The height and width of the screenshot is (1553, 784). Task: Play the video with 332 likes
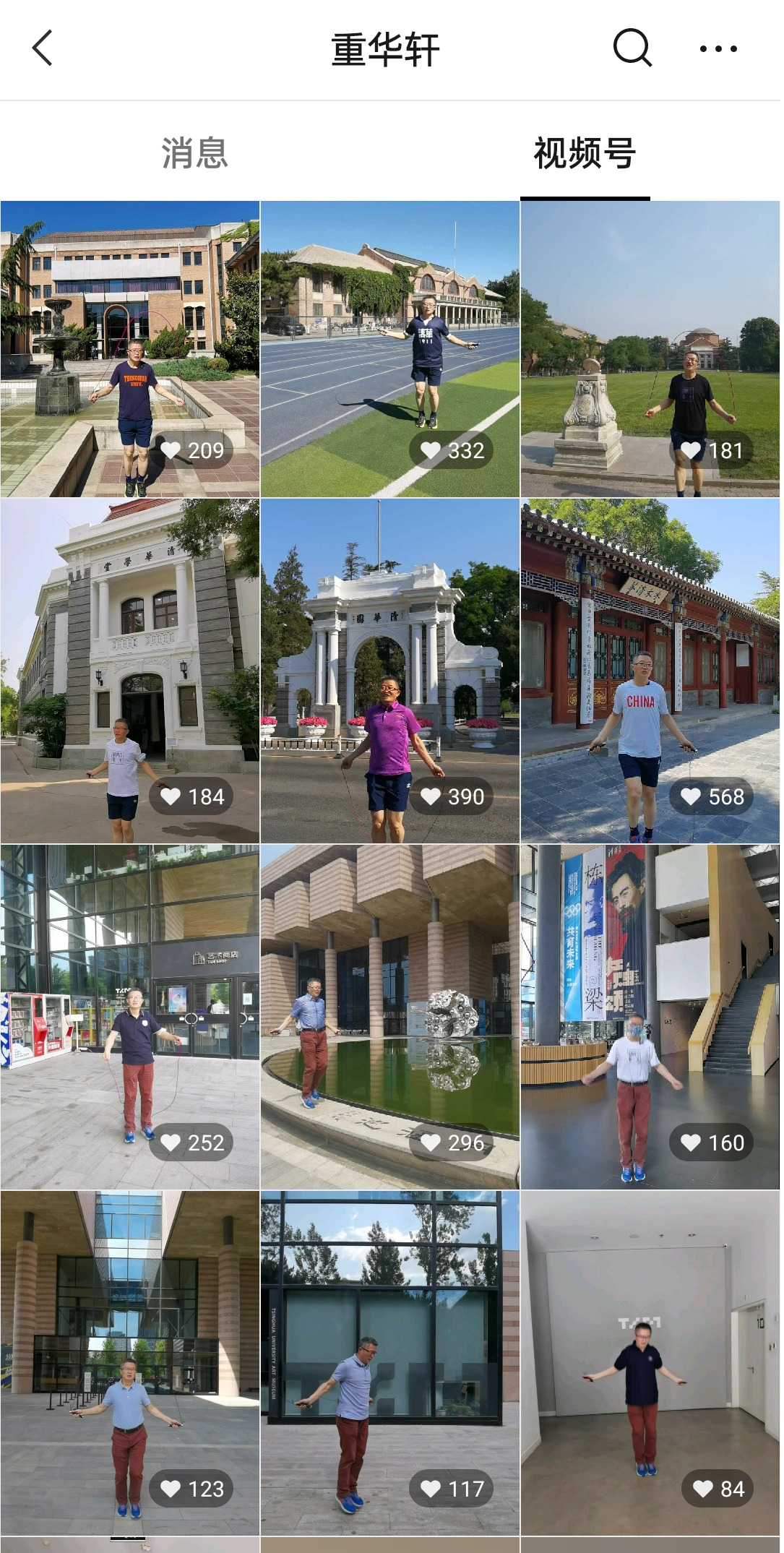click(x=390, y=349)
